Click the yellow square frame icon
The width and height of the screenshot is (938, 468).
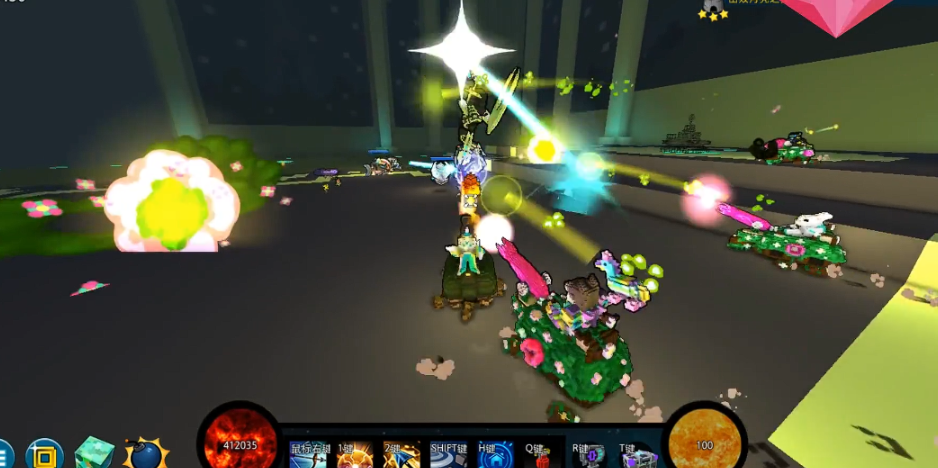click(44, 455)
